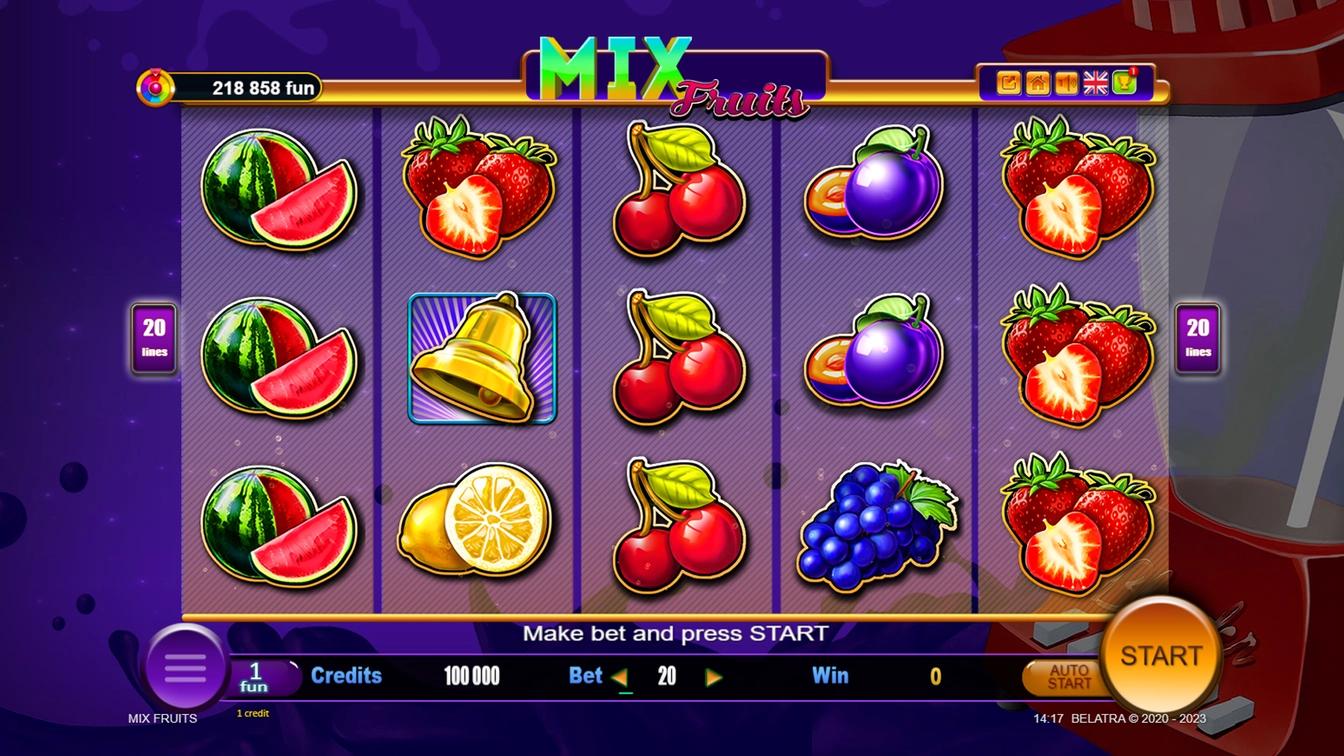Click the red notification badge on the trophy
This screenshot has width=1344, height=756.
click(x=1133, y=72)
